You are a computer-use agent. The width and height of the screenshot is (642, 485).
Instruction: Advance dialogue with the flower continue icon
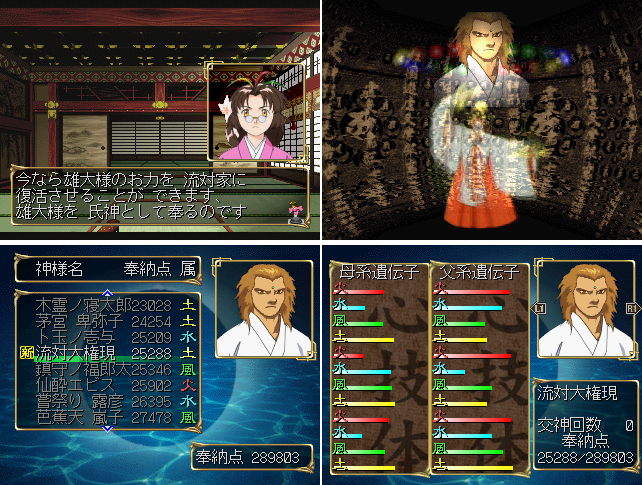click(294, 212)
